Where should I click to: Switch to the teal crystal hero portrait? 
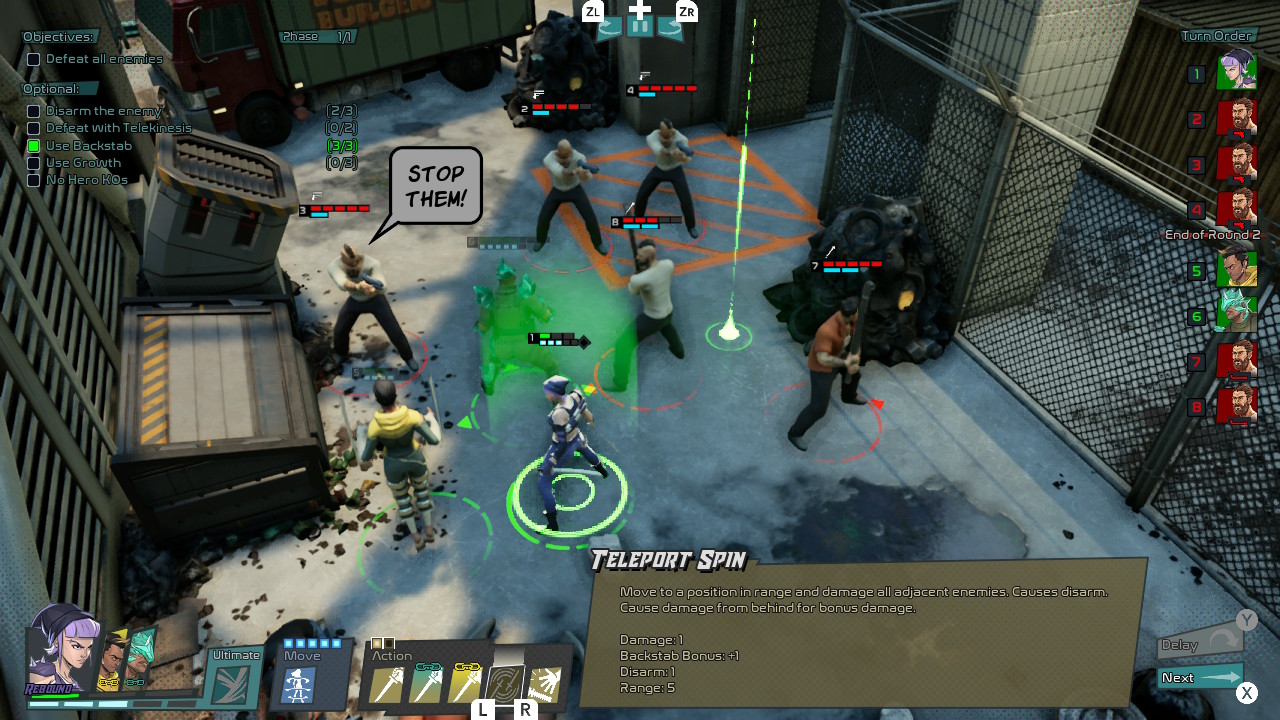point(140,657)
